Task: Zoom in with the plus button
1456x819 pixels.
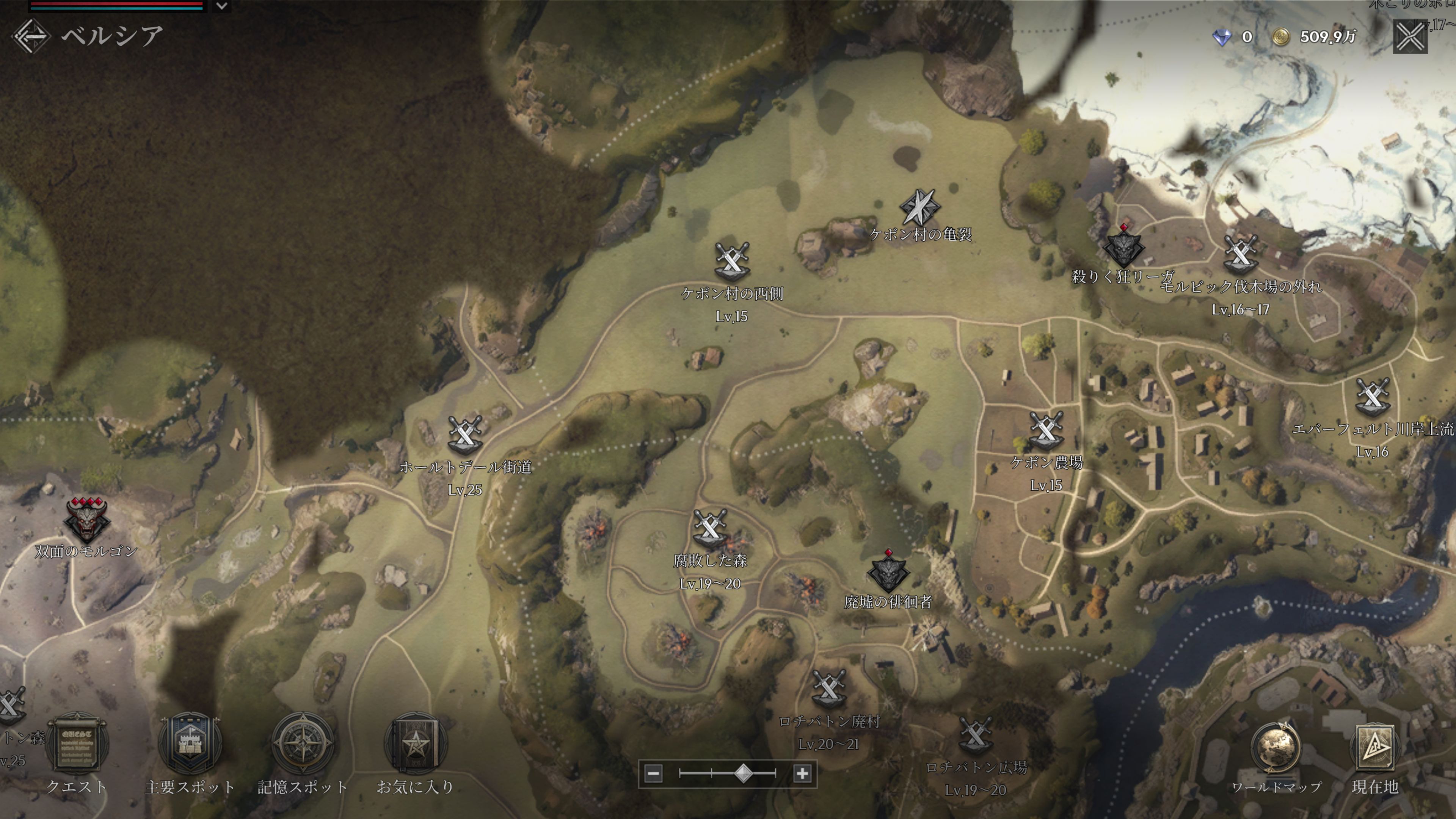Action: (802, 773)
